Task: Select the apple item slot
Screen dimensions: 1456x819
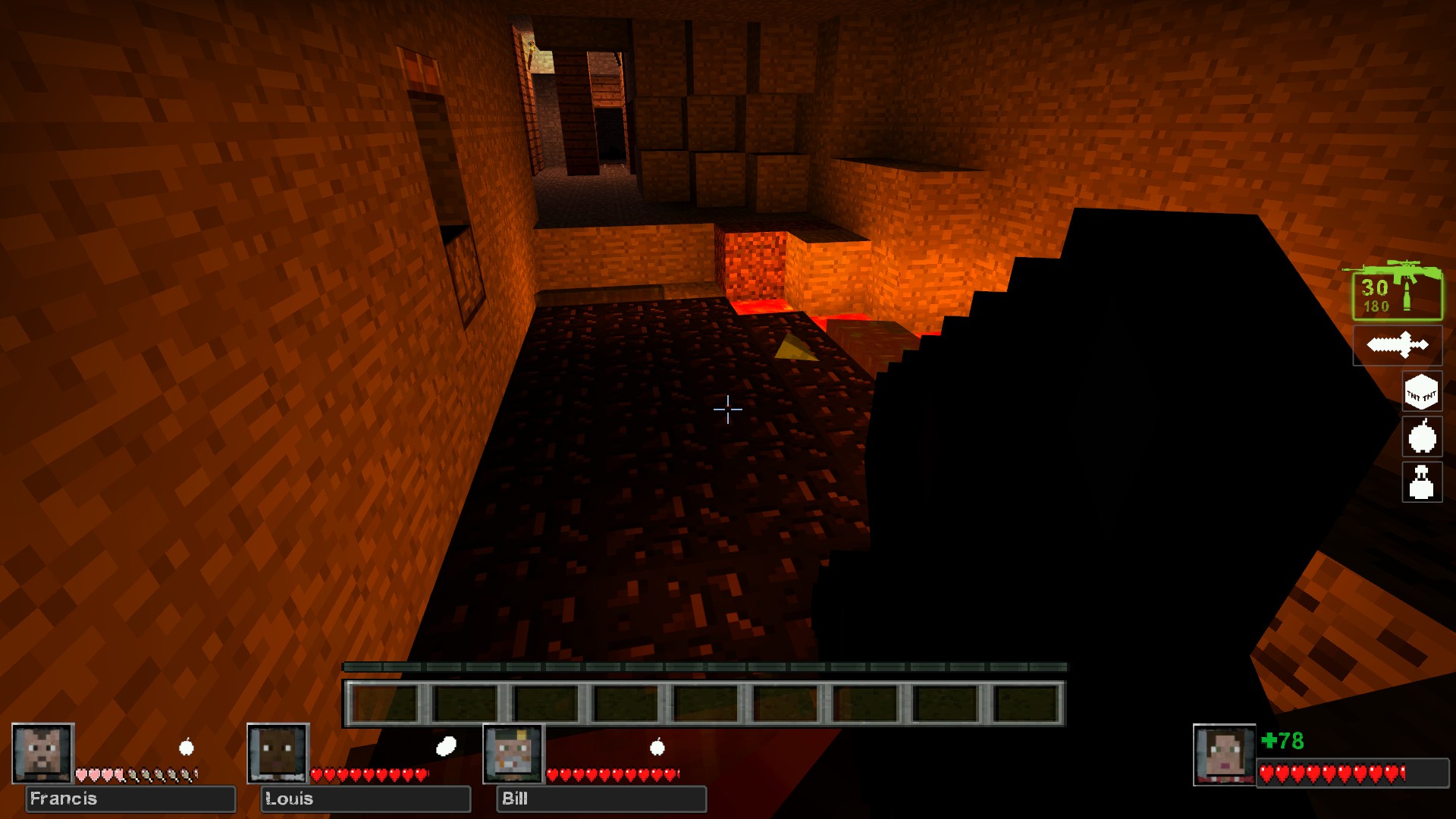Action: coord(1421,437)
